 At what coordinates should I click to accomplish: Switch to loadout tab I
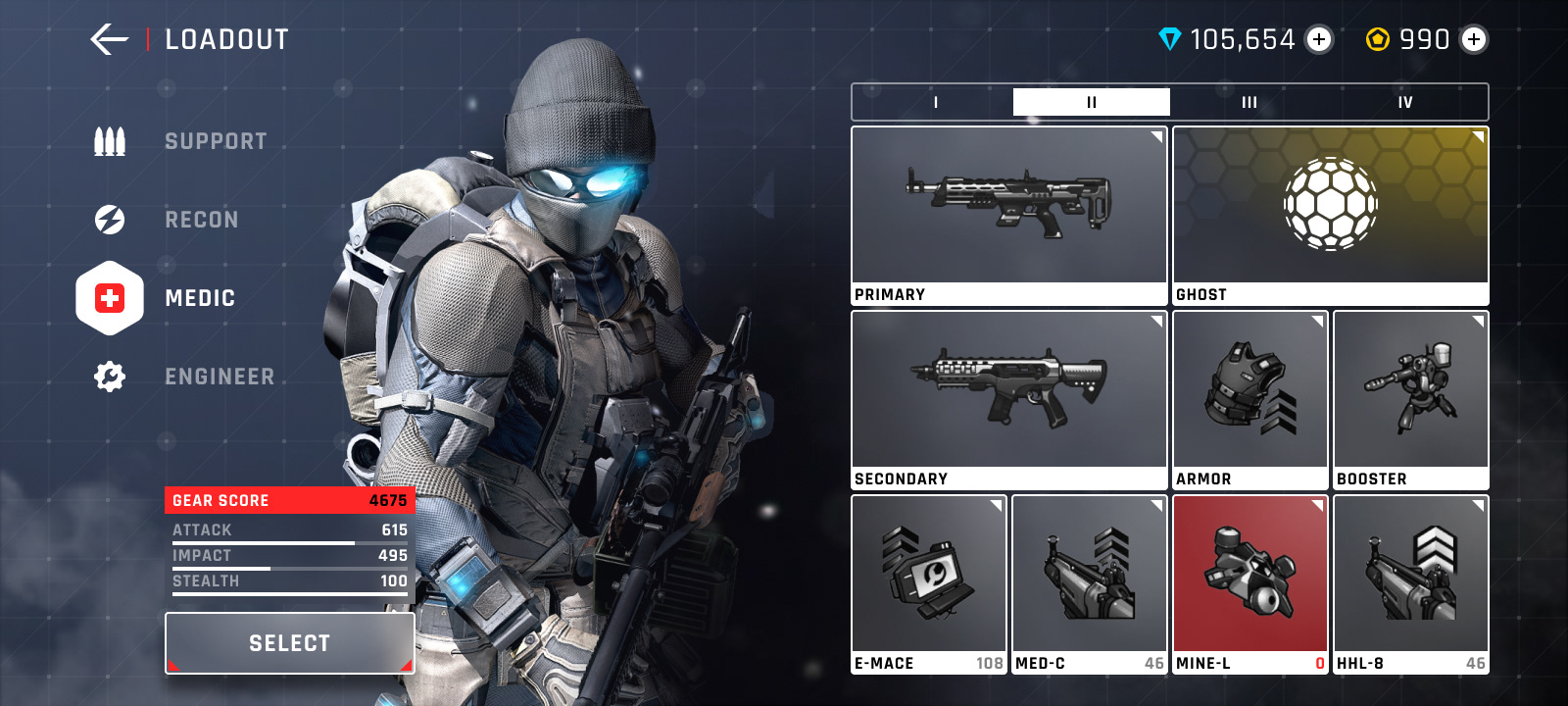(x=935, y=102)
